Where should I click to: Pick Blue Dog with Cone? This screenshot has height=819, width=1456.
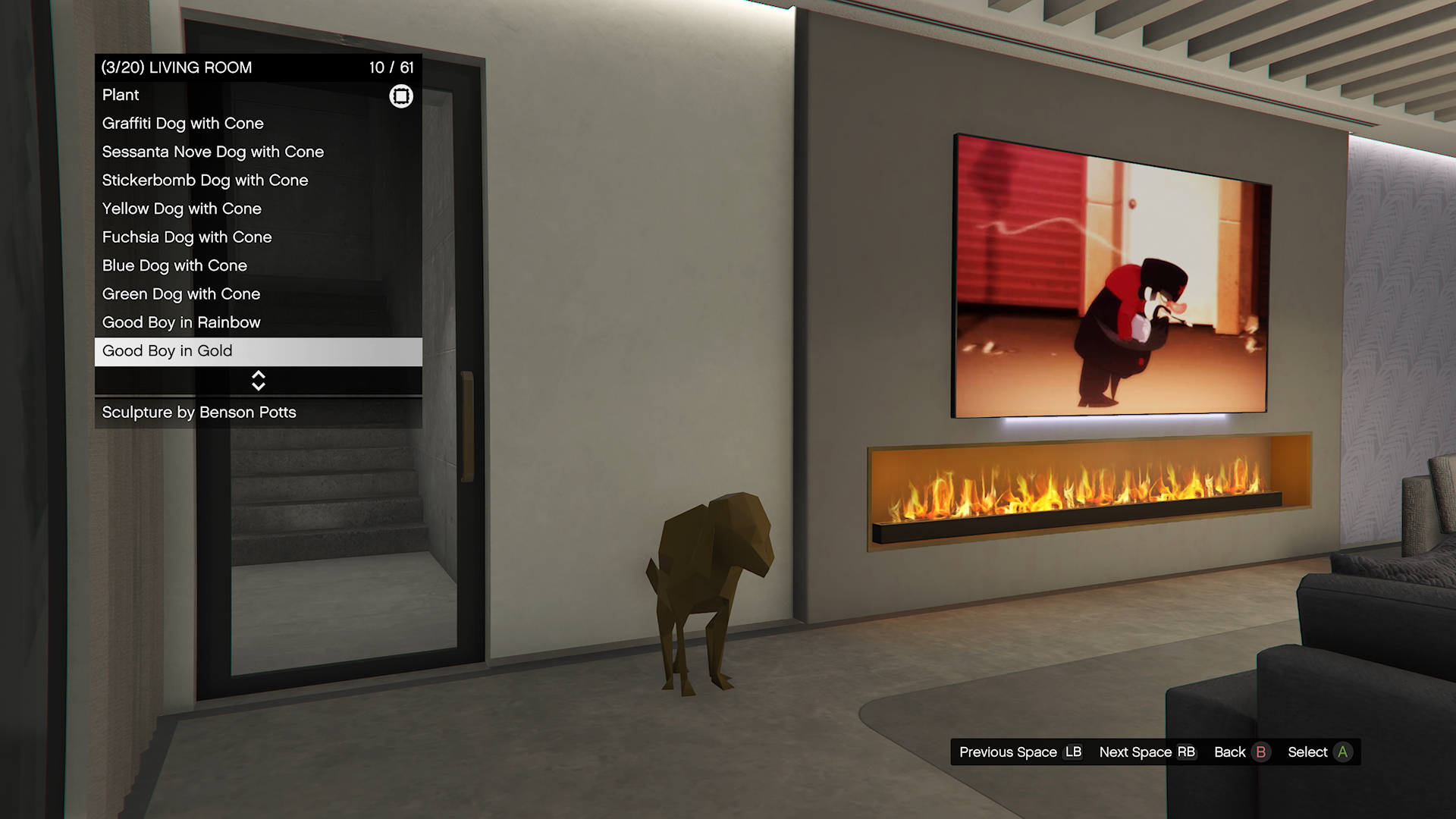pyautogui.click(x=258, y=265)
